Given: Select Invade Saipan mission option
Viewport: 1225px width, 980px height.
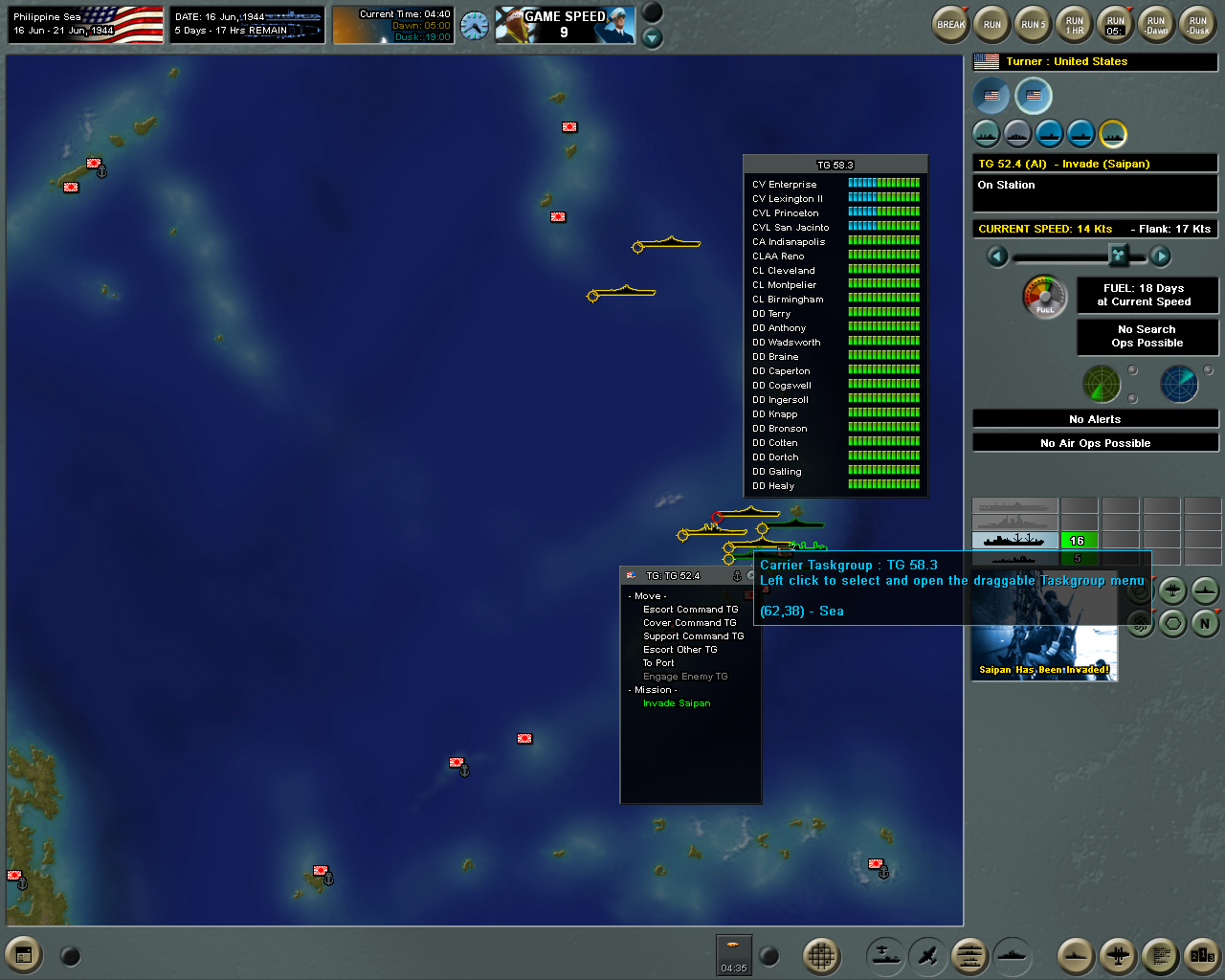Looking at the screenshot, I should pyautogui.click(x=677, y=702).
